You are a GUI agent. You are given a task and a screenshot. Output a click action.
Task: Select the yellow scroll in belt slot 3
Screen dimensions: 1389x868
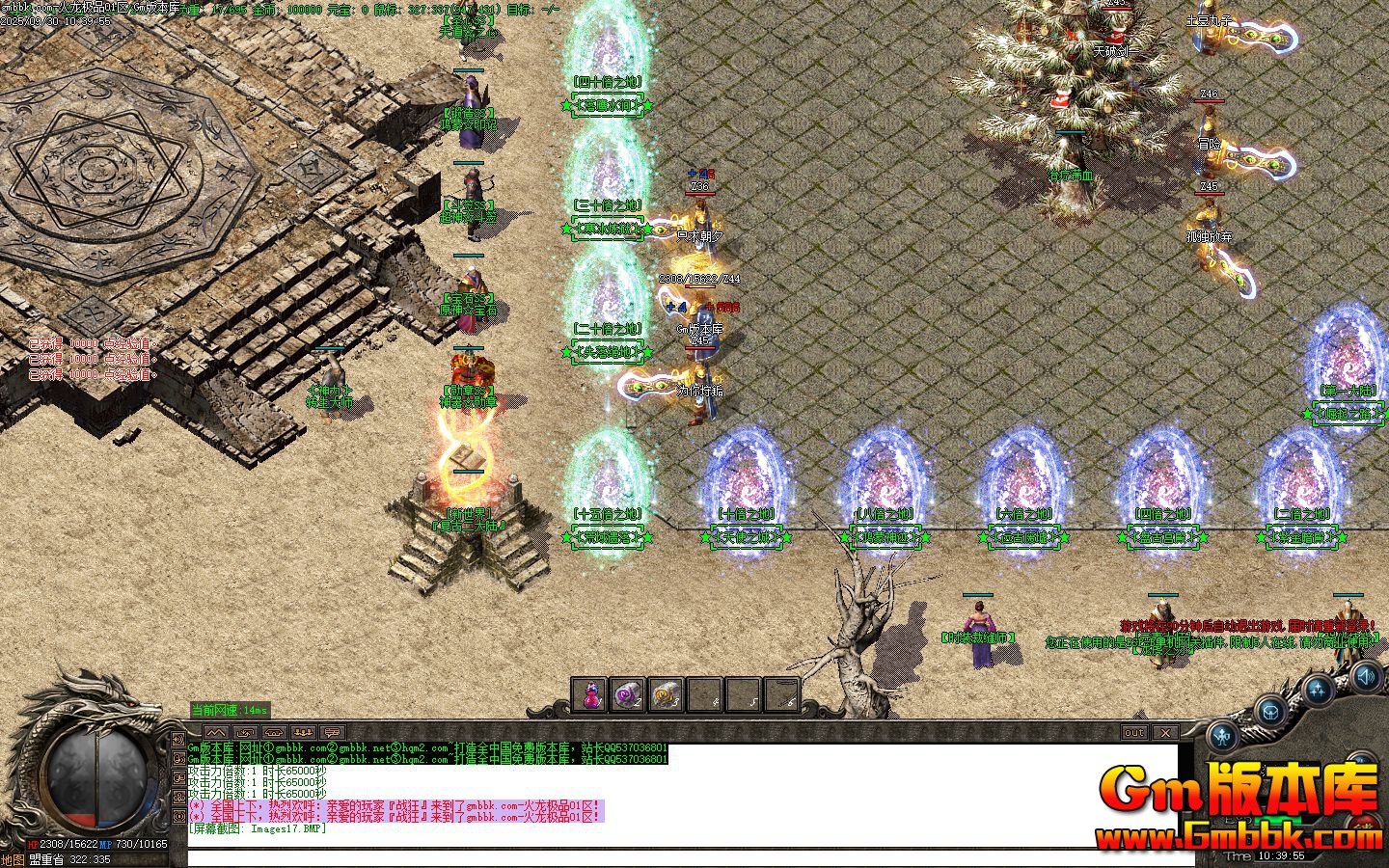[x=667, y=694]
